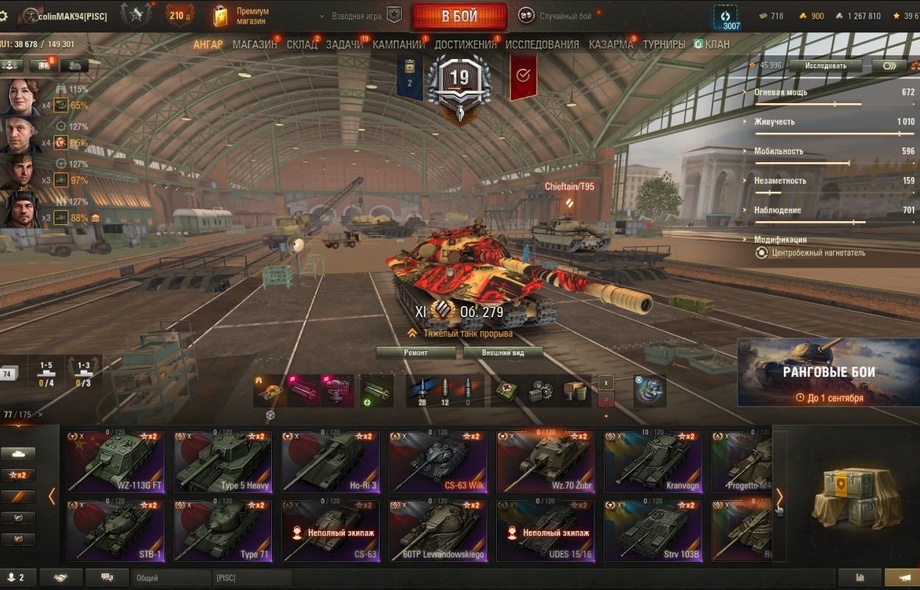
Task: Switch to the КАЗАРМА tab
Action: [x=610, y=45]
